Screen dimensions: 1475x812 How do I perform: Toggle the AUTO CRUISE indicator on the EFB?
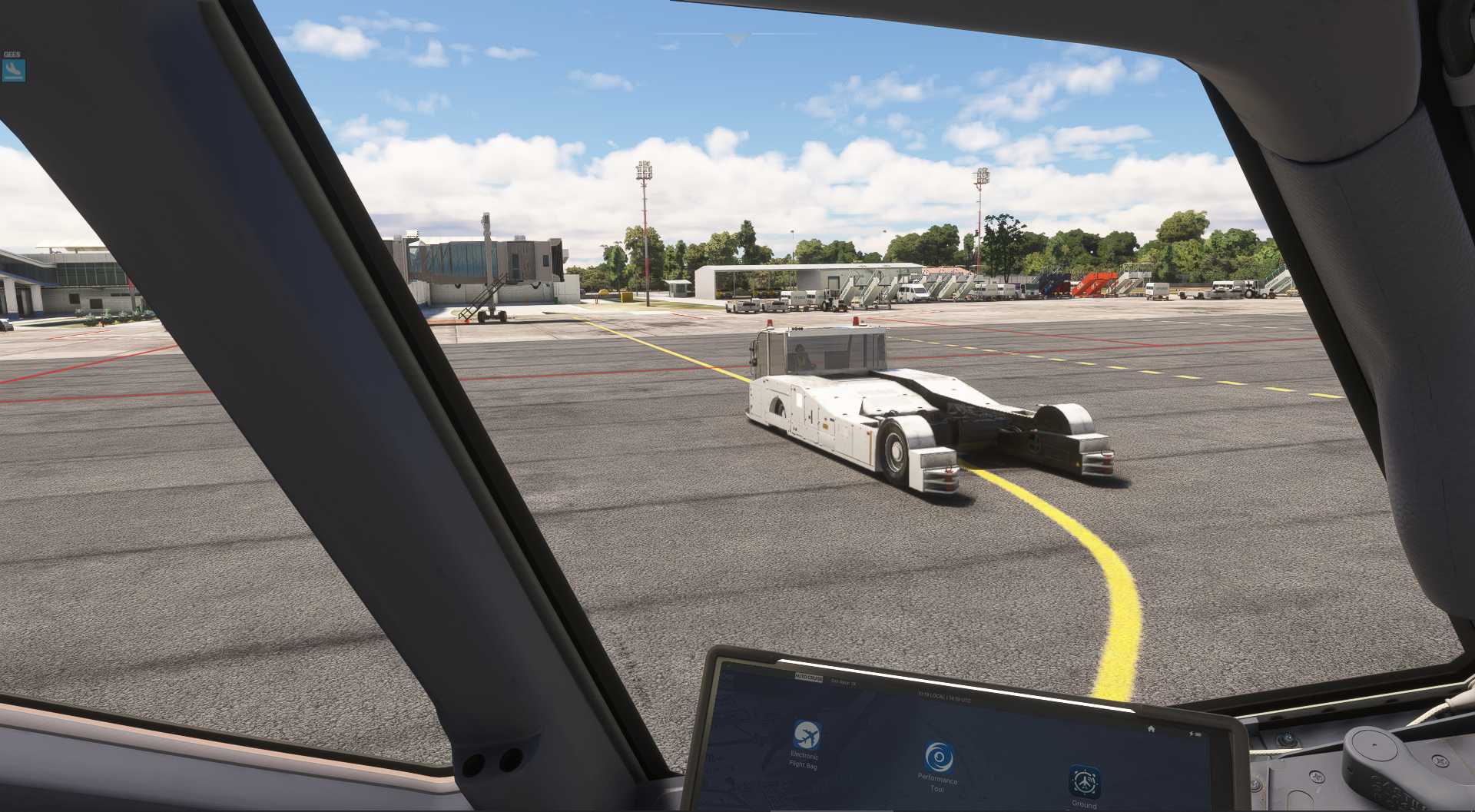tap(809, 678)
